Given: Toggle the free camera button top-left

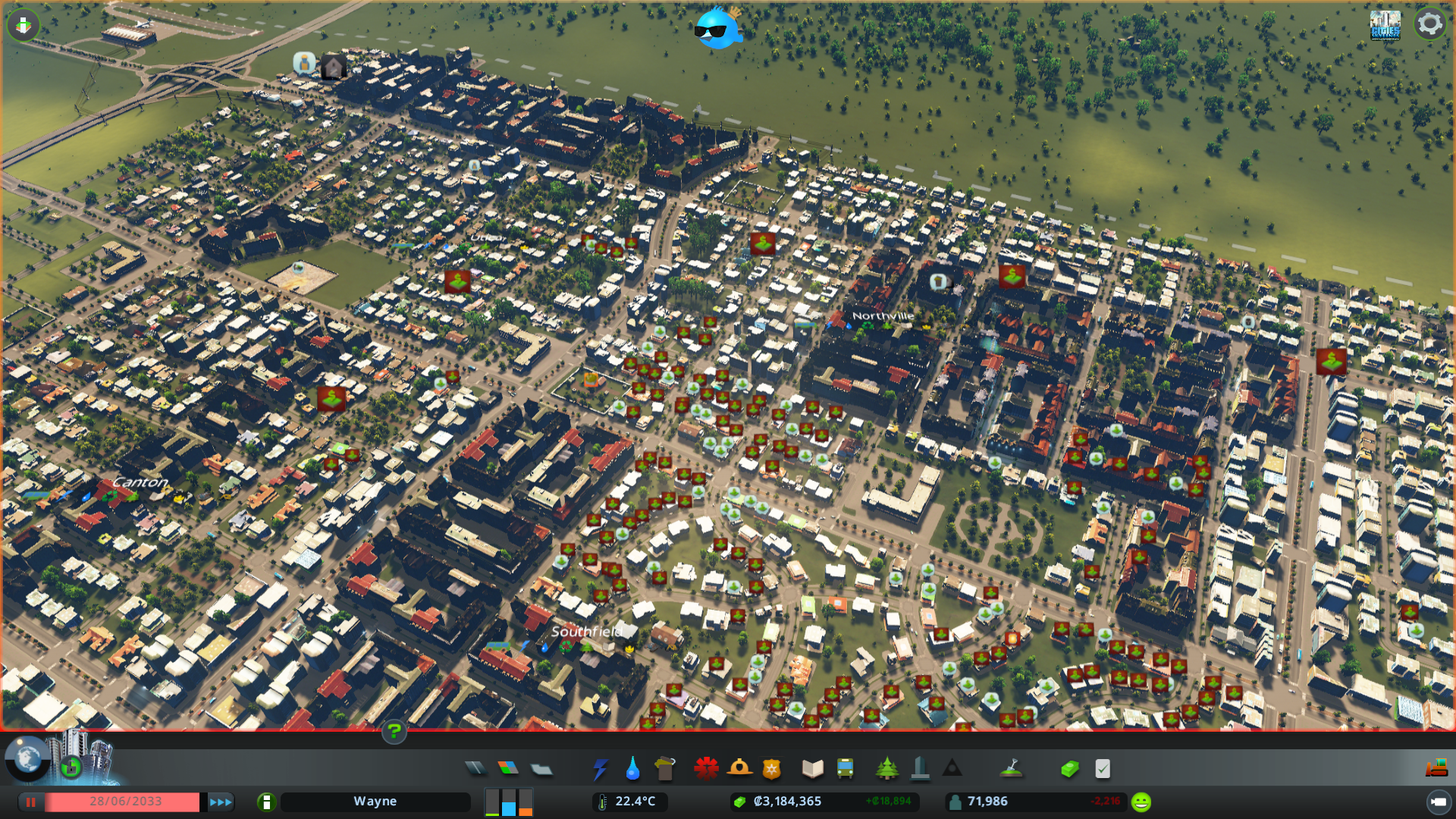Looking at the screenshot, I should pyautogui.click(x=23, y=25).
